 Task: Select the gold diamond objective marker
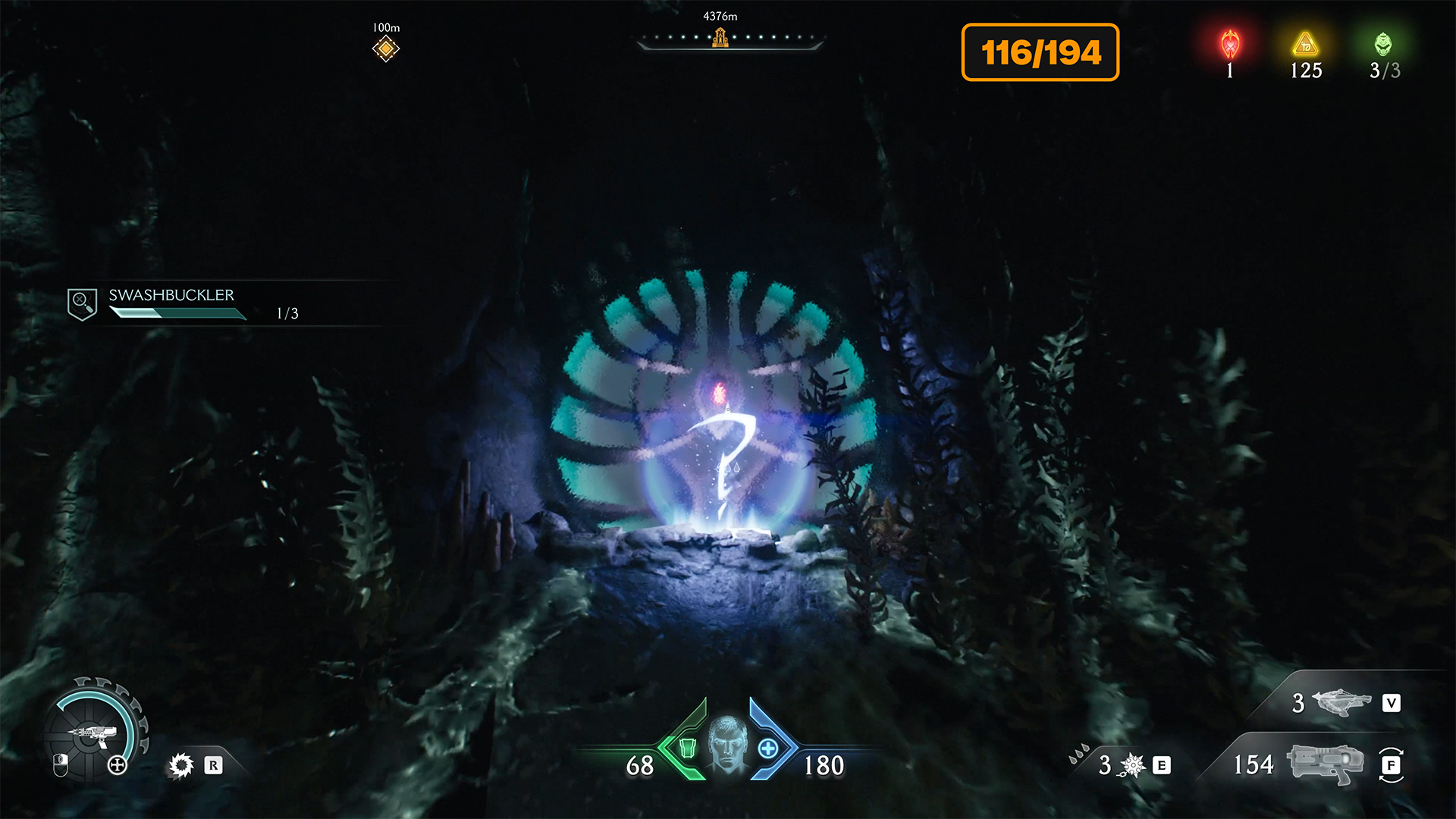click(386, 49)
